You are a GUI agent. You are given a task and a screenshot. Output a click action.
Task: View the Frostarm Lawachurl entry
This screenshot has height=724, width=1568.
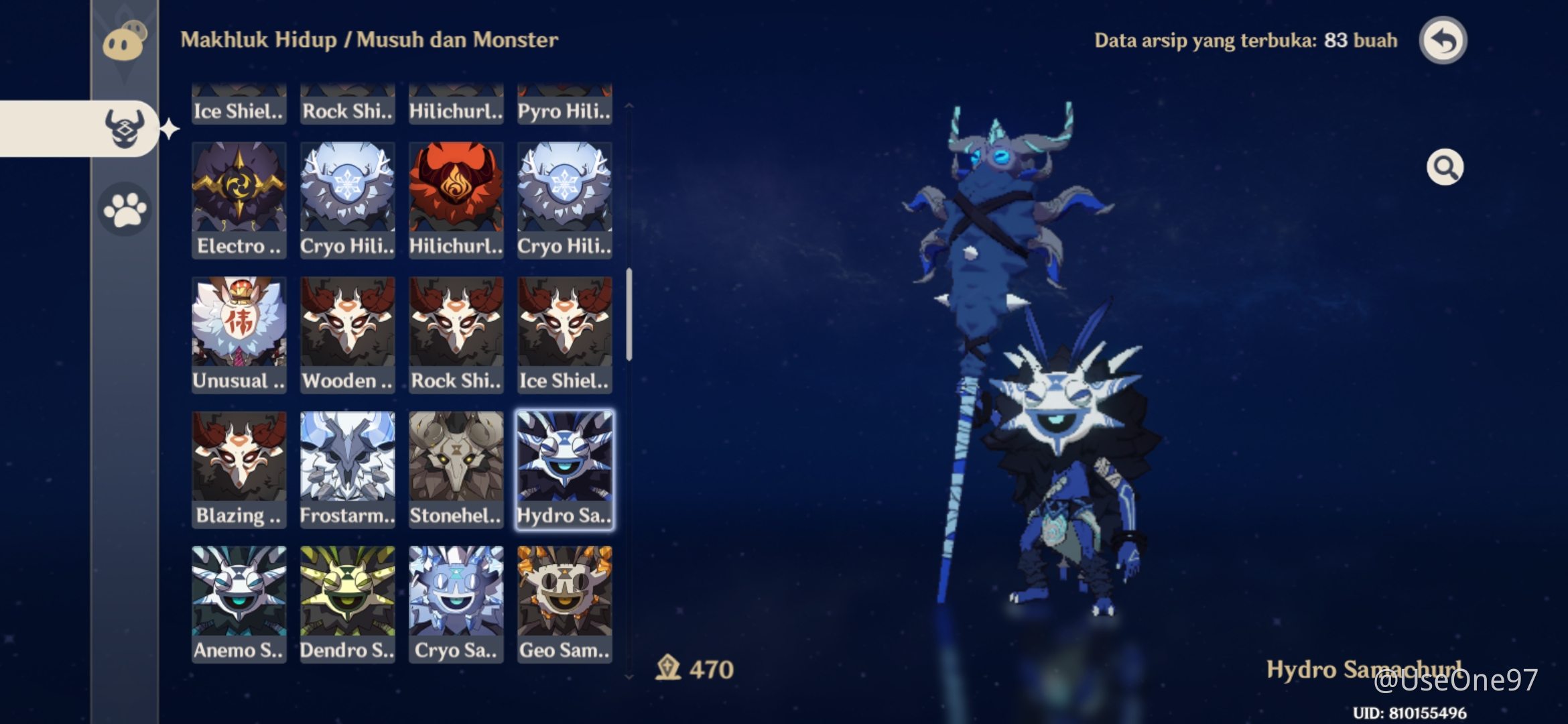tap(347, 469)
